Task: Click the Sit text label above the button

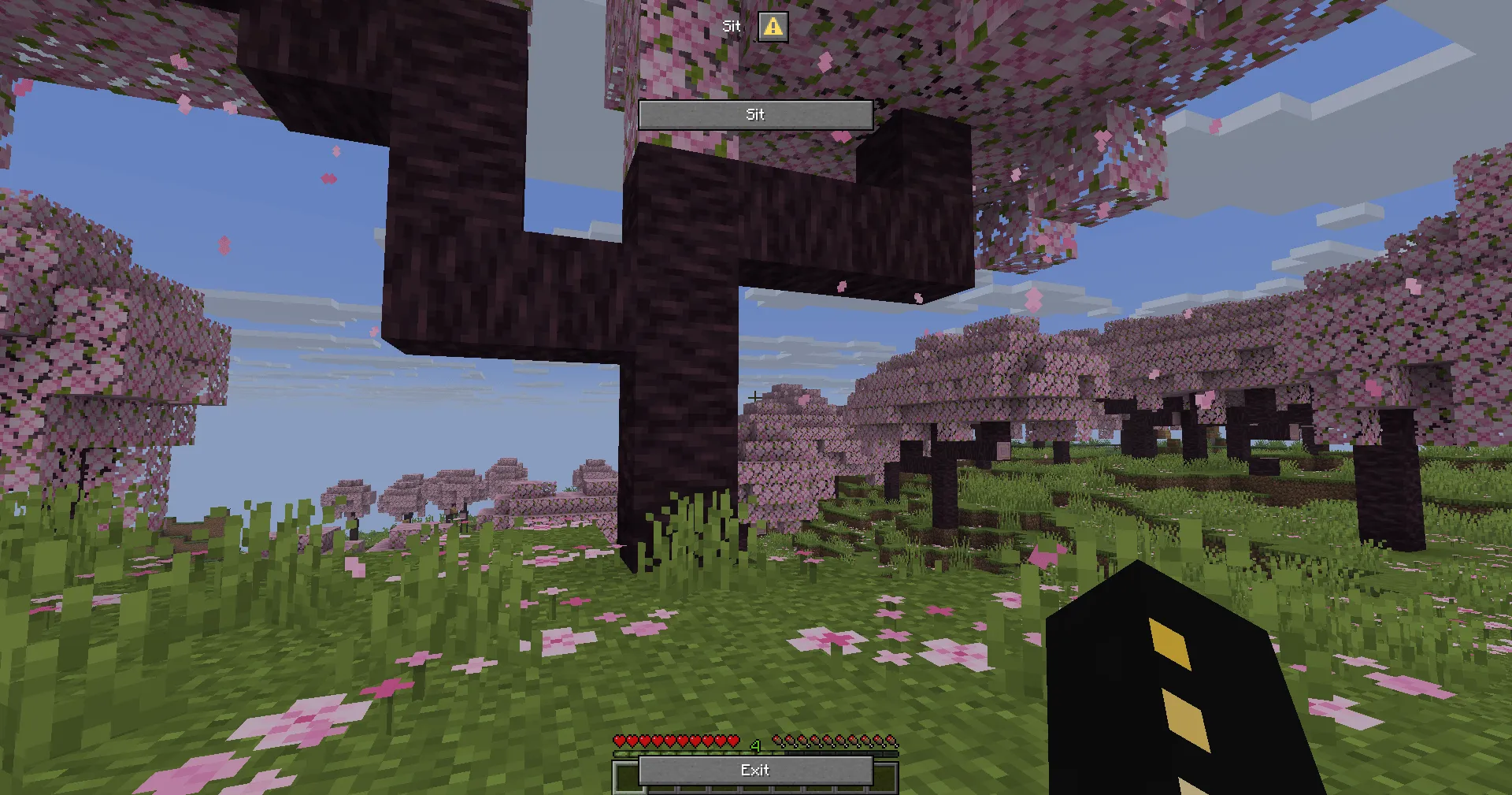Action: click(732, 26)
